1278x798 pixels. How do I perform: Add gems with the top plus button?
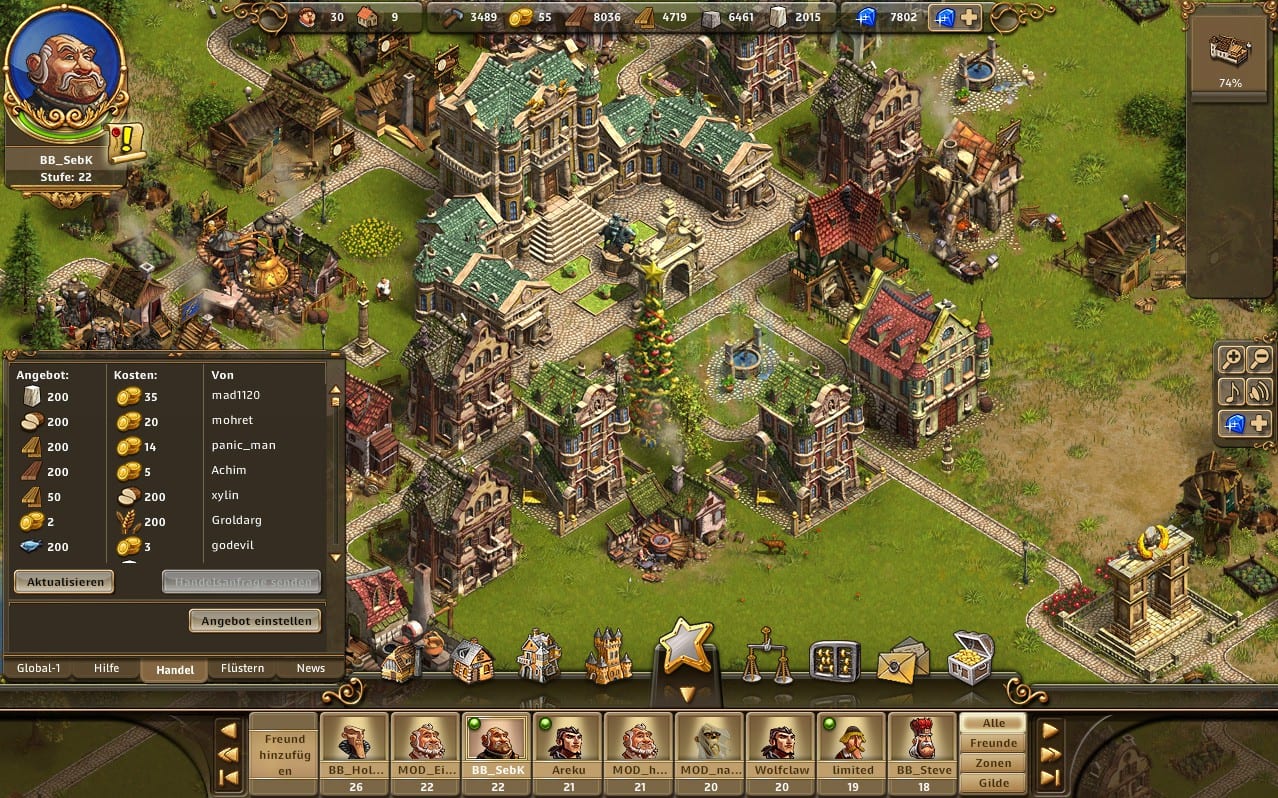click(x=969, y=18)
